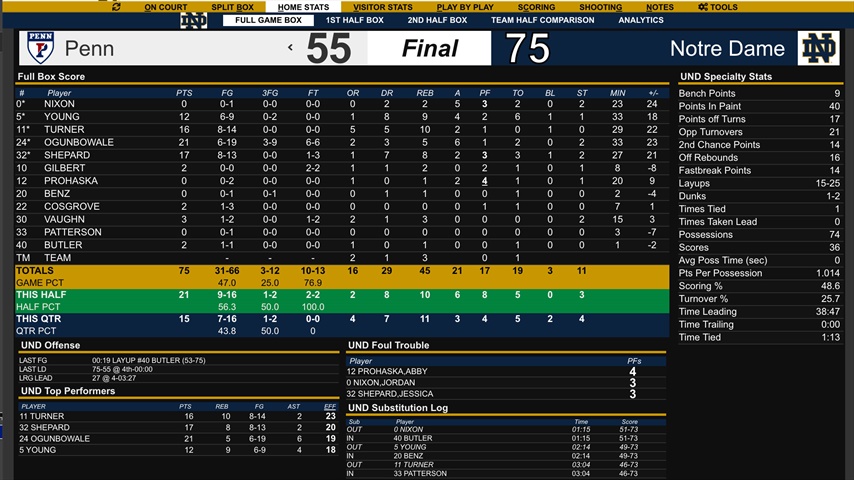The image size is (854, 480).
Task: Select the Full Game Box sub-tab
Action: tap(267, 20)
